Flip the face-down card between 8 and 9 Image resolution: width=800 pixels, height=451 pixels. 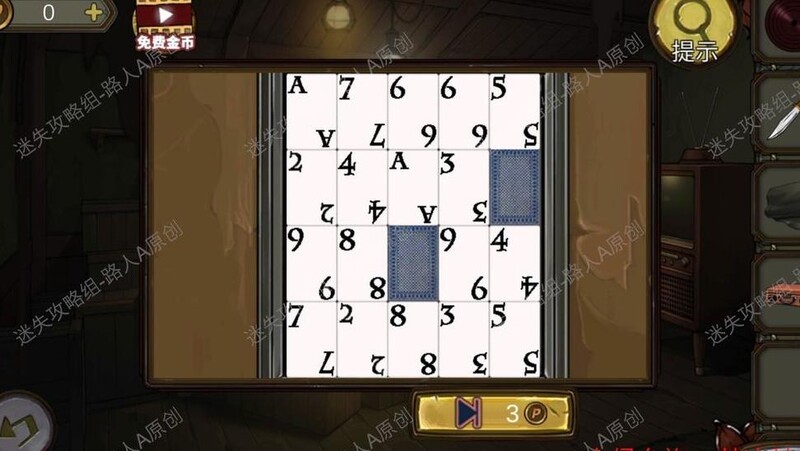click(413, 262)
